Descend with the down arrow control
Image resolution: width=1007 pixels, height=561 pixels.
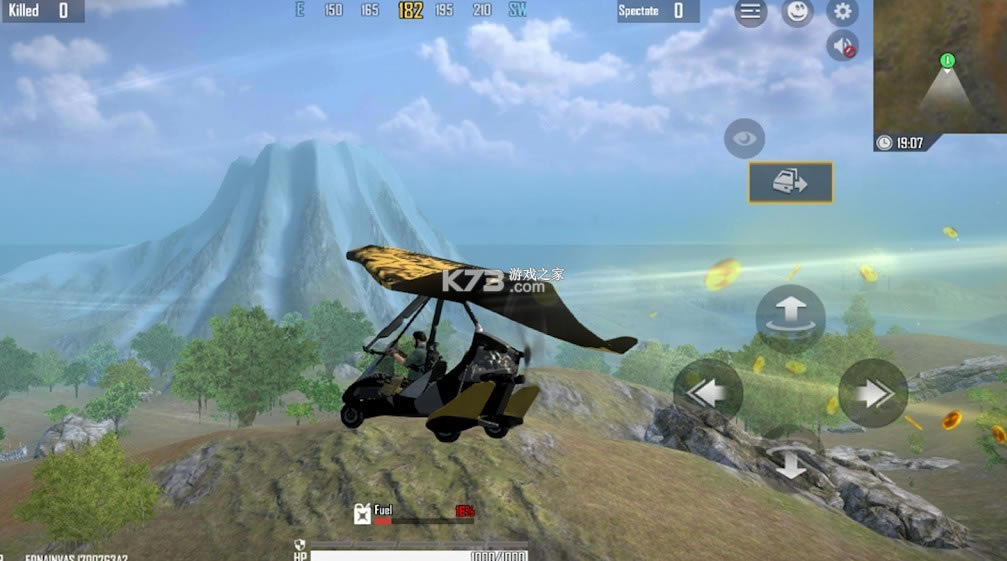click(x=790, y=461)
